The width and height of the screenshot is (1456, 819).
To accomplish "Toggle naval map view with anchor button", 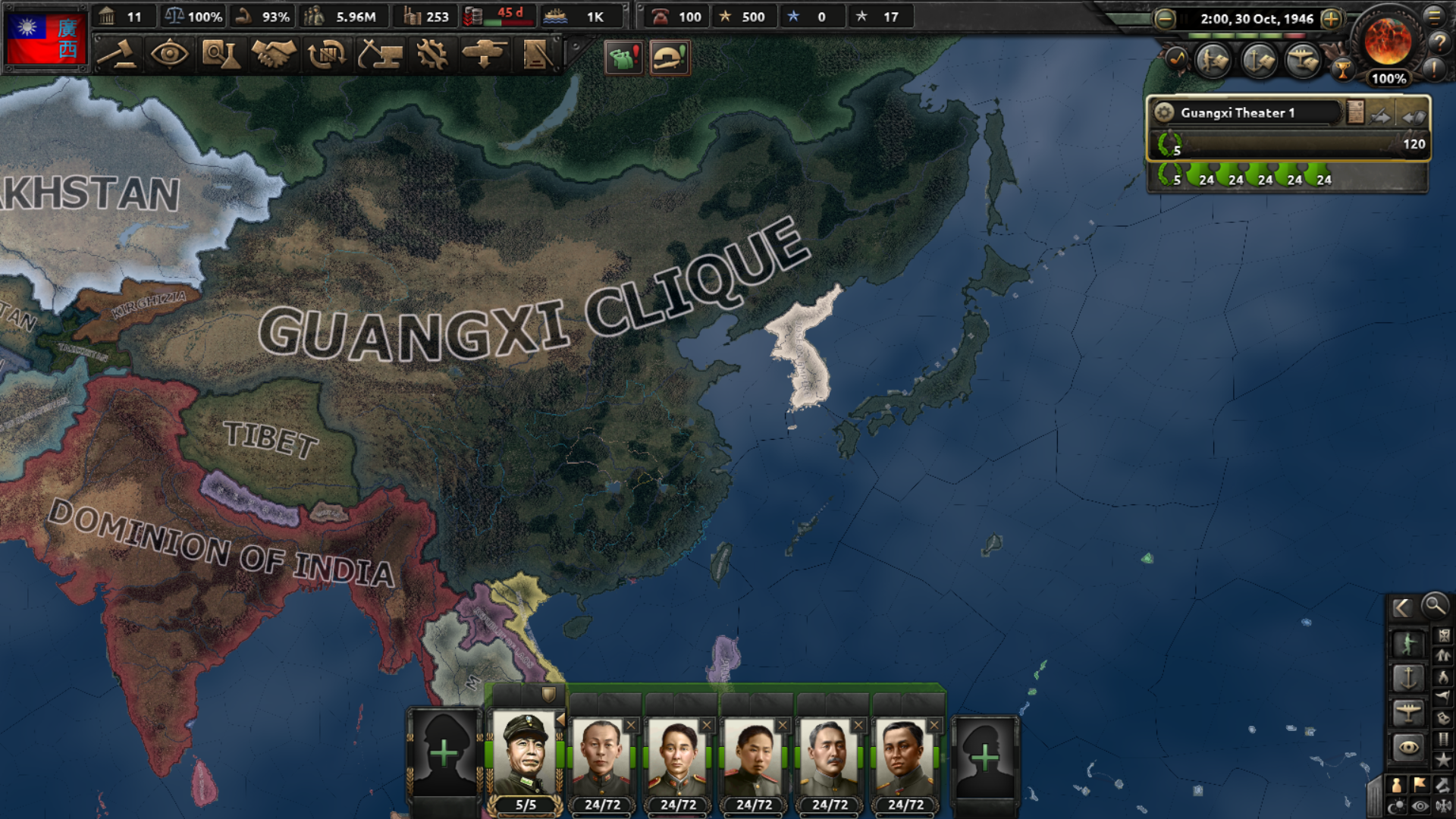I will (x=1407, y=679).
